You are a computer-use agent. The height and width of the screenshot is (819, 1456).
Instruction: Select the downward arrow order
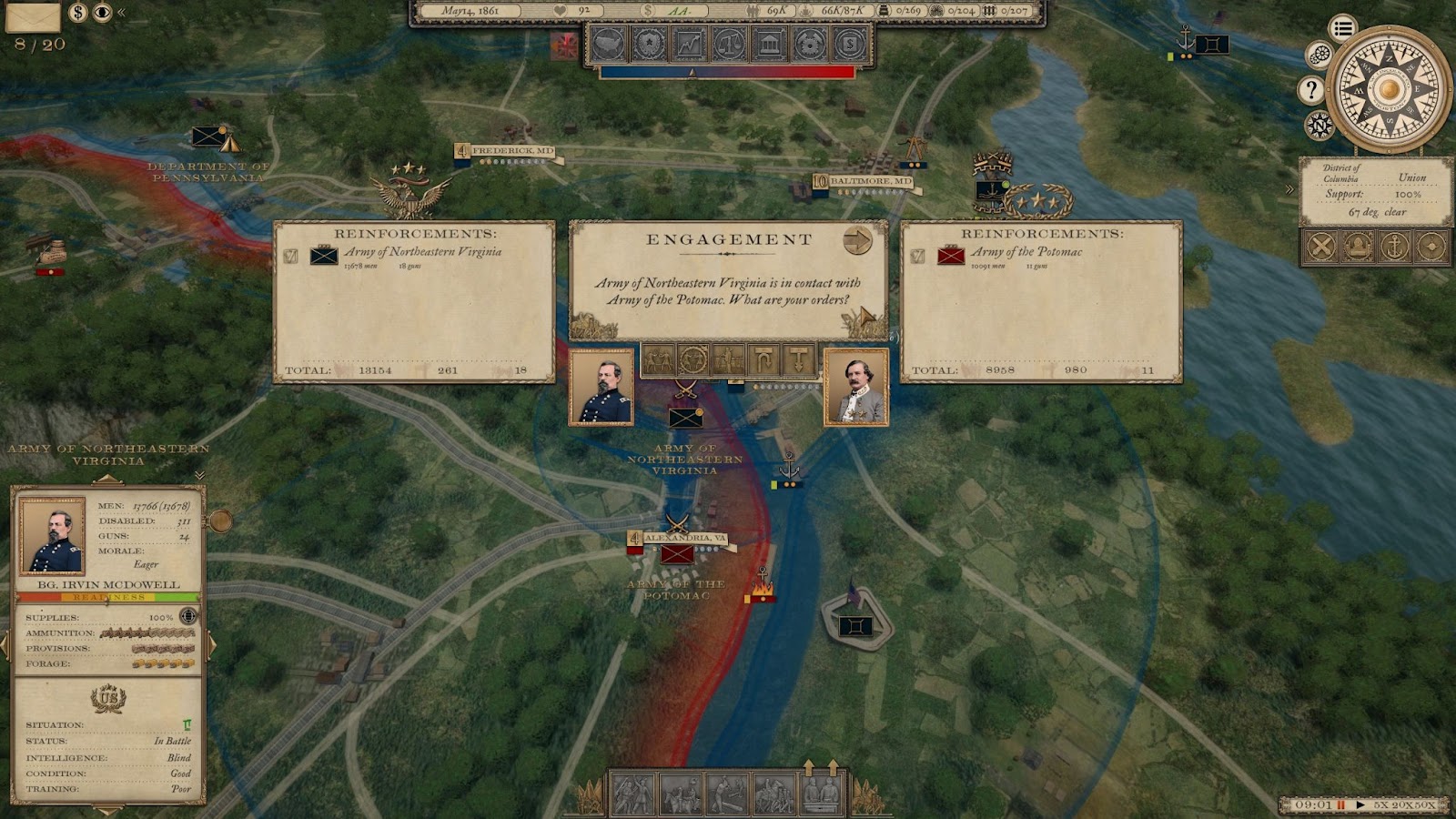798,360
